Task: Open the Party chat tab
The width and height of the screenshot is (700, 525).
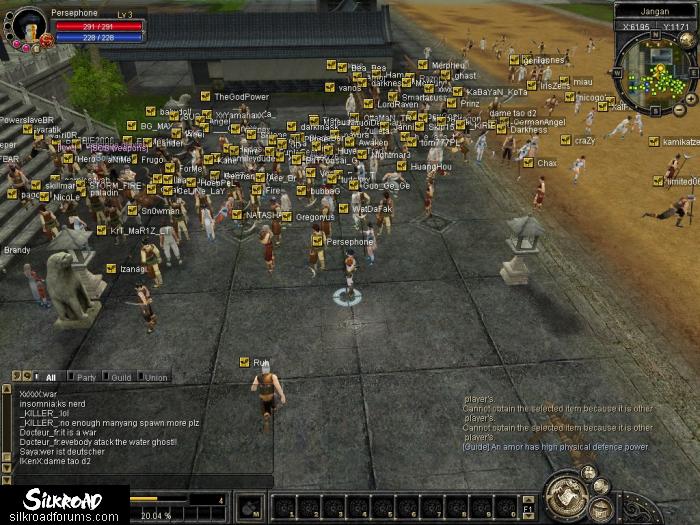Action: (x=87, y=377)
